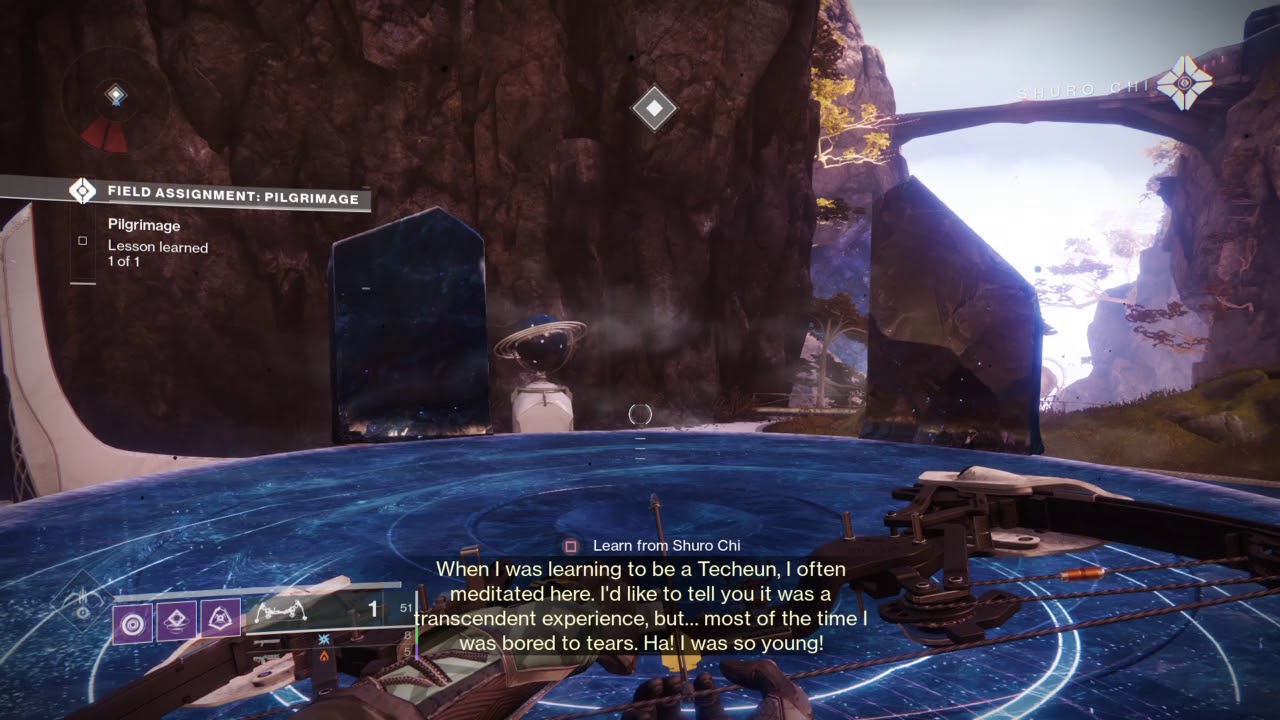Screen dimensions: 1280x720
Task: Activate the diamond melee ability icon
Action: (177, 621)
